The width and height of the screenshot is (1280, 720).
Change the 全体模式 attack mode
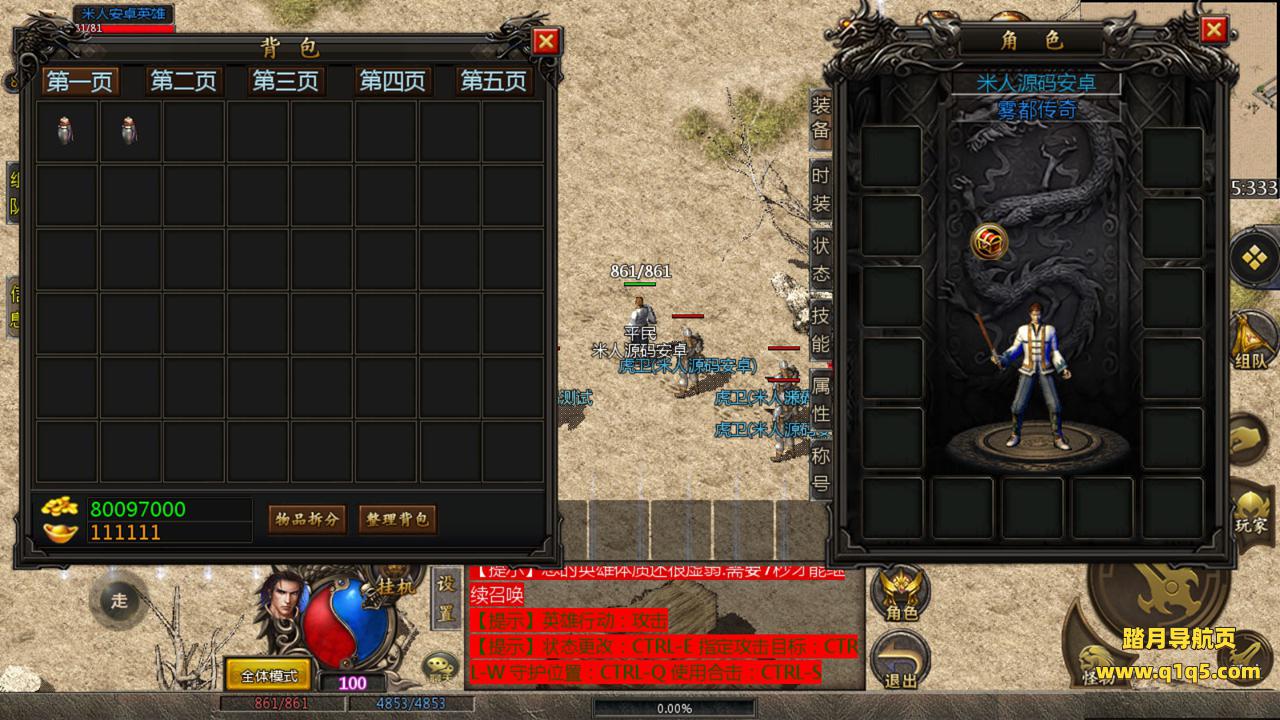pyautogui.click(x=269, y=675)
